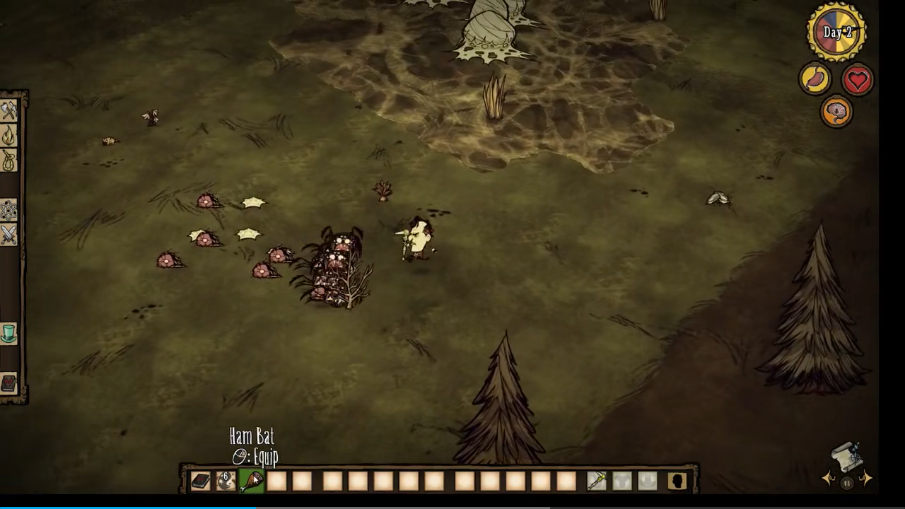Choose the Fight crafting tab with crossed swords
Viewport: 905px width, 509px height.
(9, 234)
